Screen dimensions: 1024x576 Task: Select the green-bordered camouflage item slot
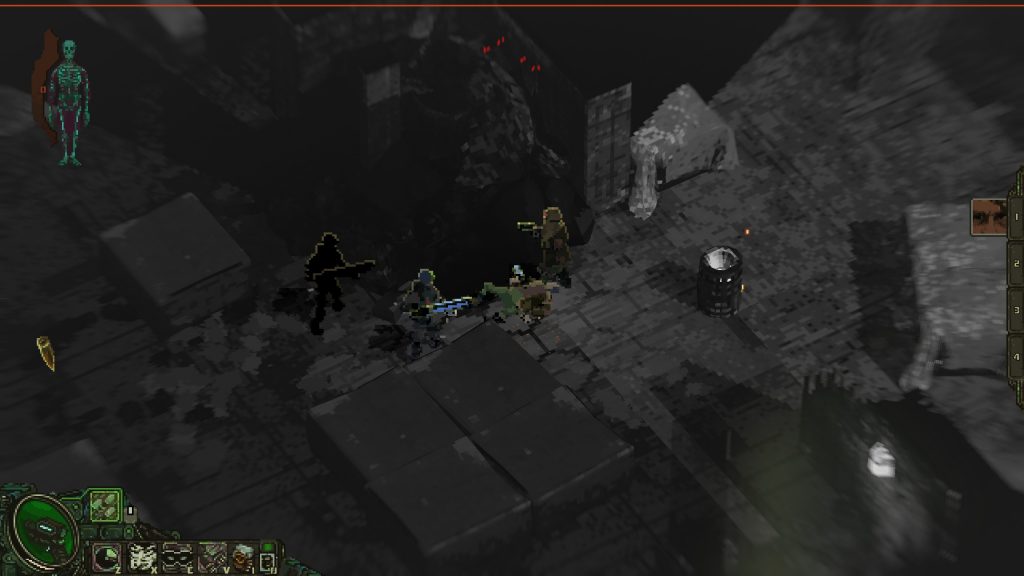(103, 506)
